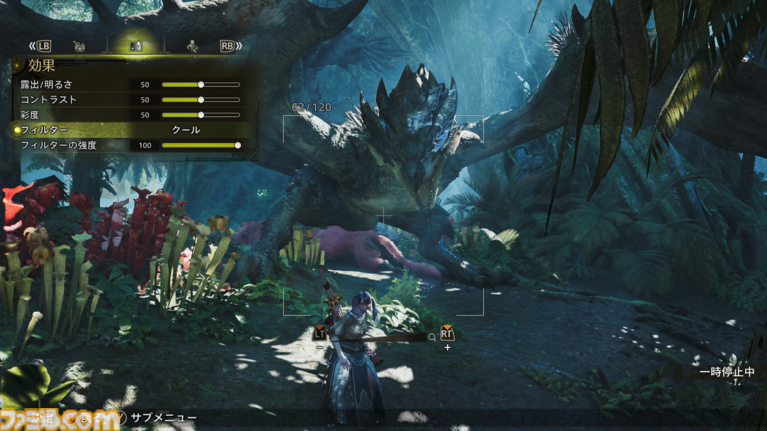Select the 彩度 menu row label

pos(30,115)
